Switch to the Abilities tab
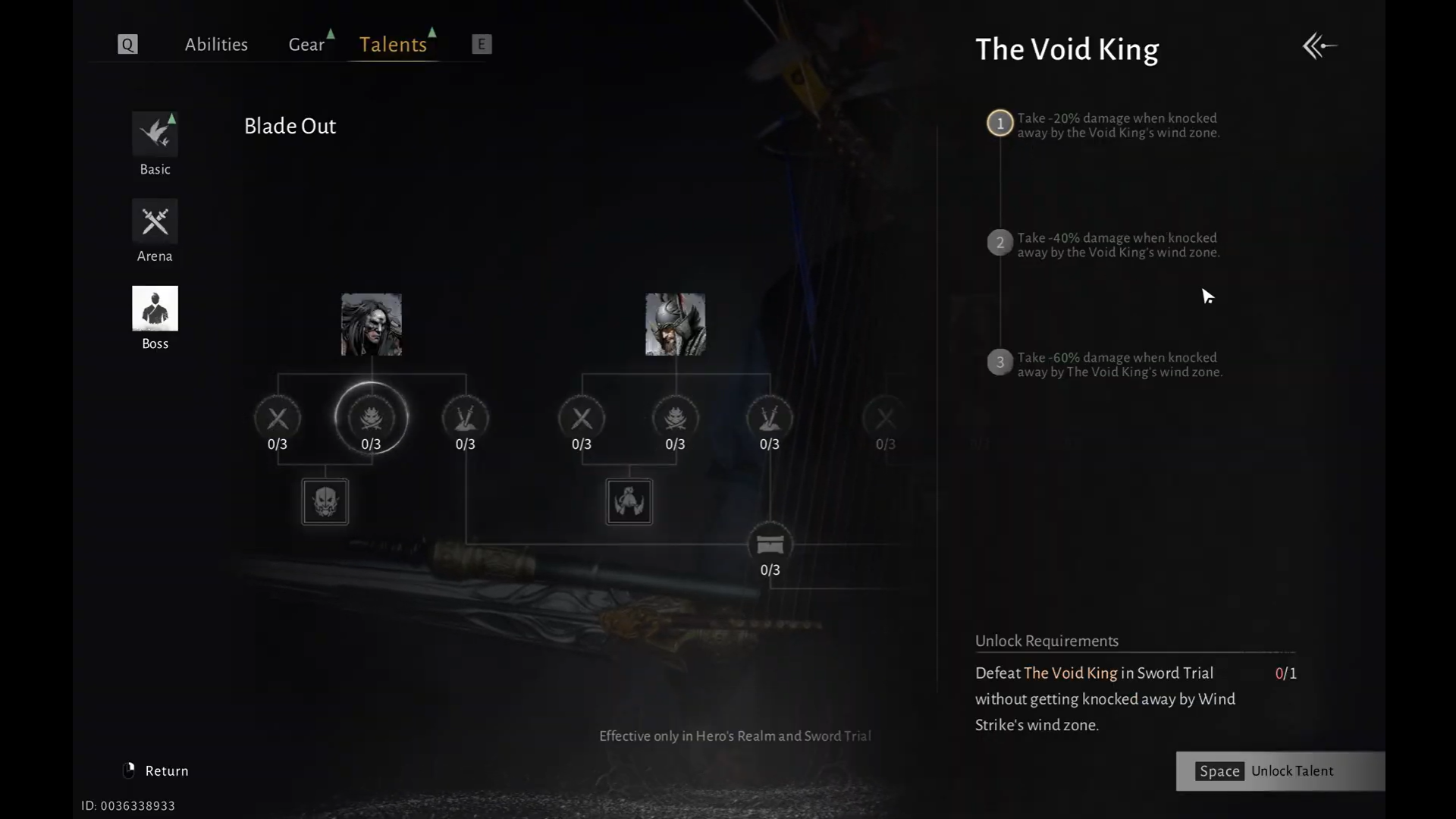Viewport: 1456px width, 819px height. pos(216,45)
